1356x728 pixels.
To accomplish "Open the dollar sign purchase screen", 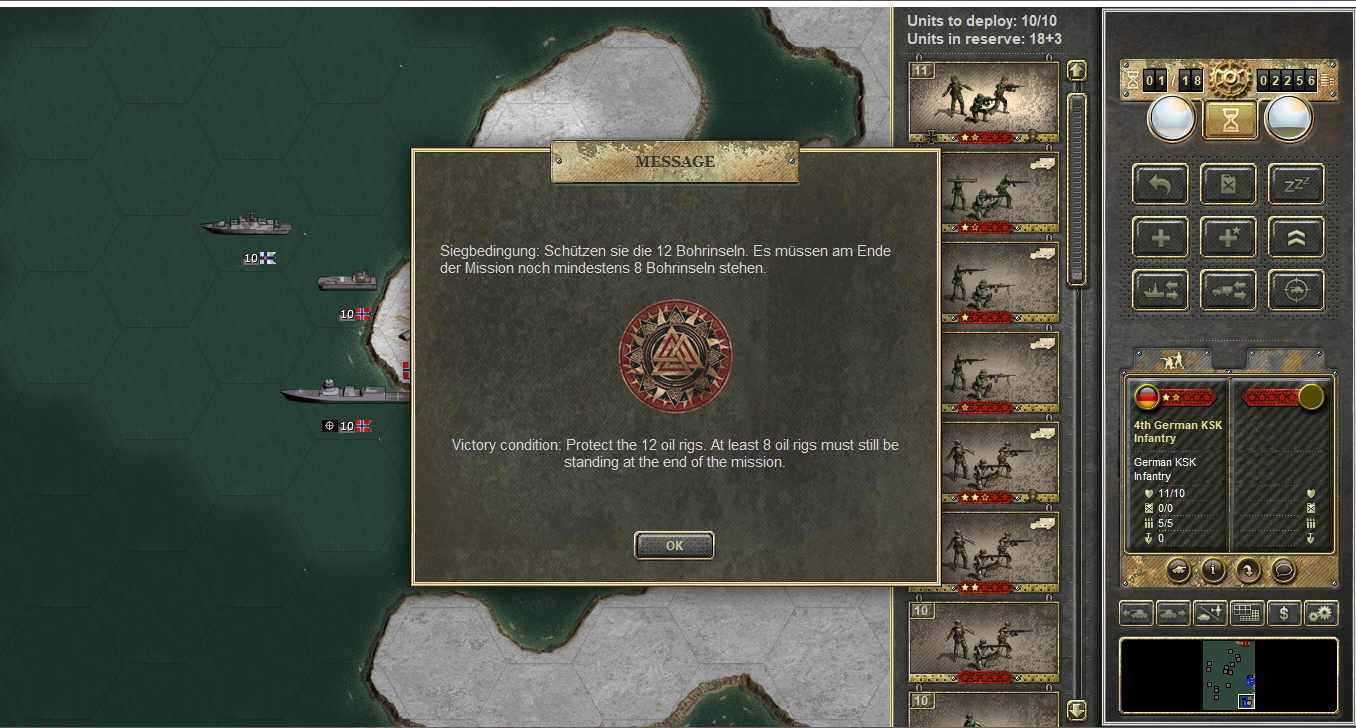I will pyautogui.click(x=1284, y=613).
